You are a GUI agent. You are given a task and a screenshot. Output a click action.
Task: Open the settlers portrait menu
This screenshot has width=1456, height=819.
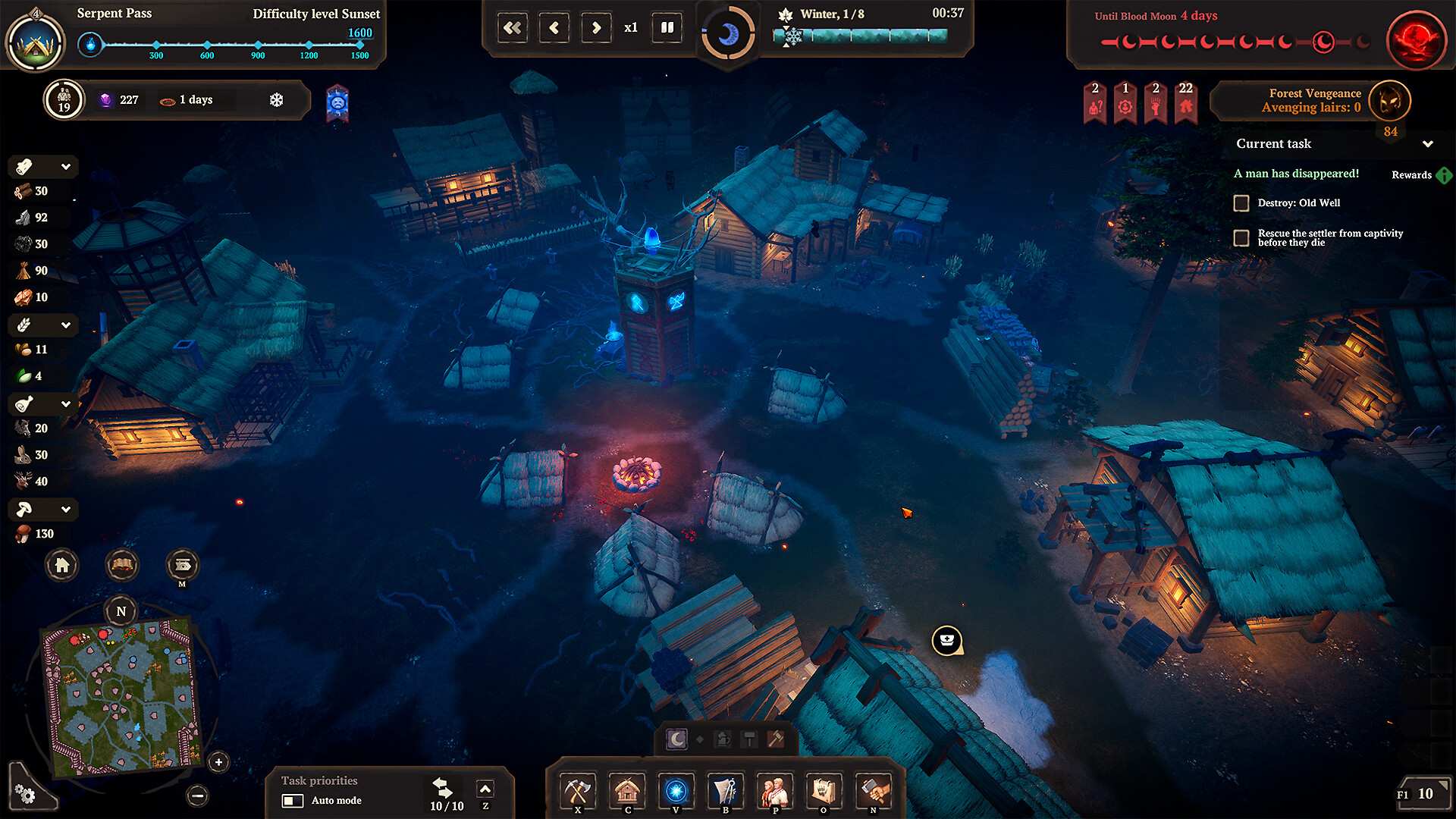pyautogui.click(x=774, y=792)
